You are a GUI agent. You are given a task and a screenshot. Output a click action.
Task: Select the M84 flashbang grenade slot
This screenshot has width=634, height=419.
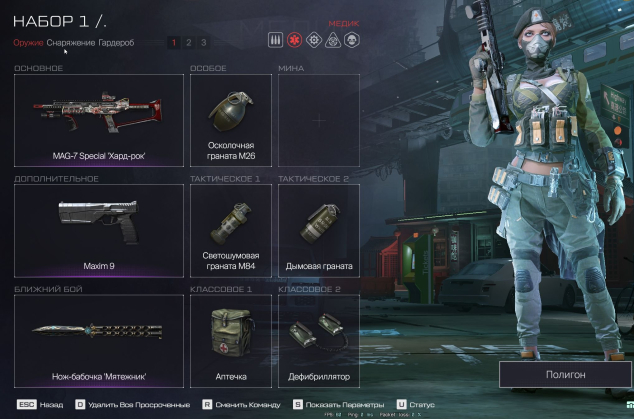230,231
